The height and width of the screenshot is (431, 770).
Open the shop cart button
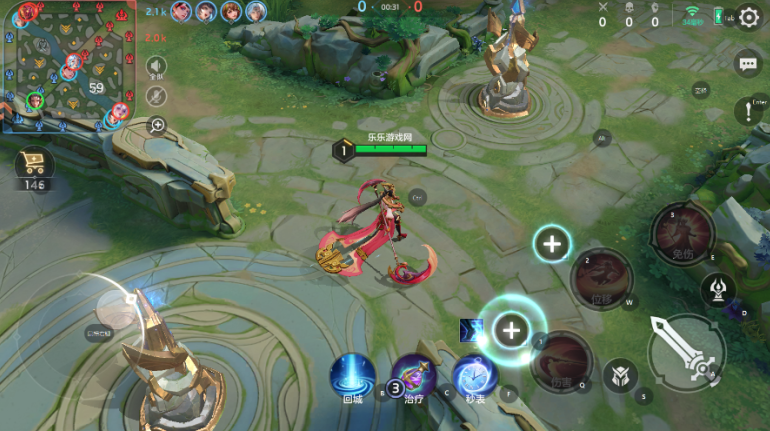point(35,165)
